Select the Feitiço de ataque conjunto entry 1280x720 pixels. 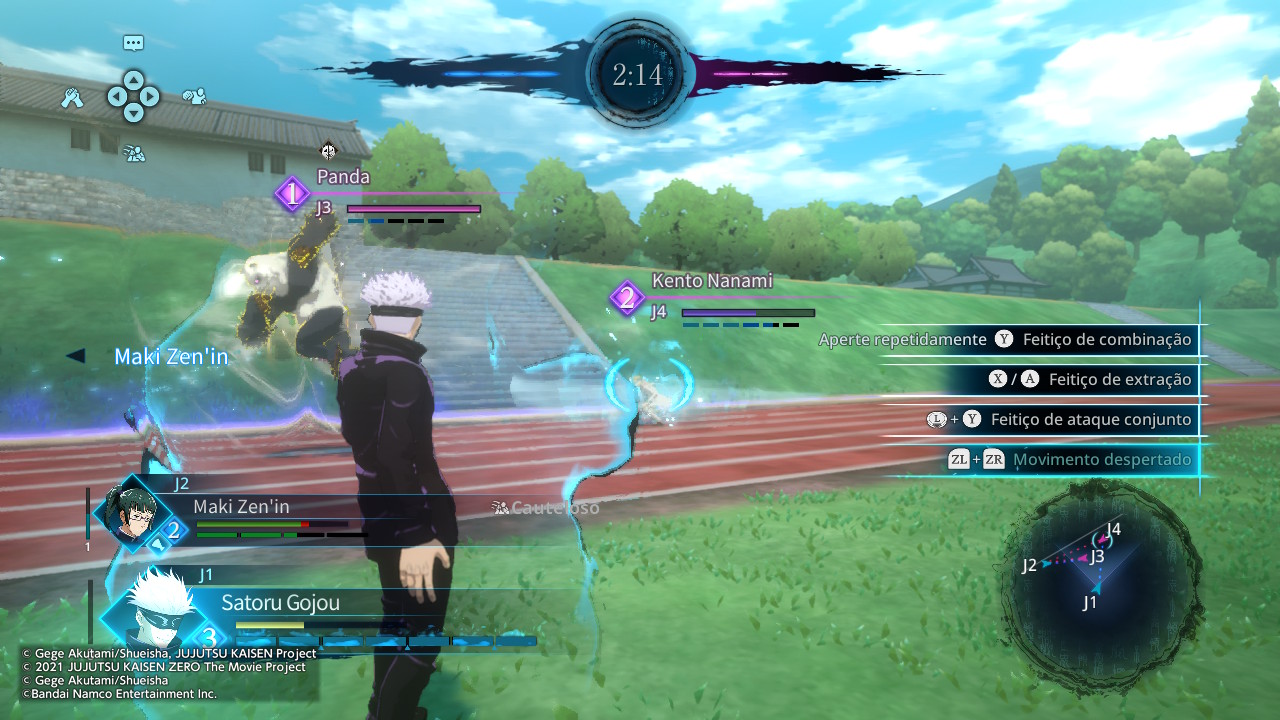pyautogui.click(x=1060, y=420)
